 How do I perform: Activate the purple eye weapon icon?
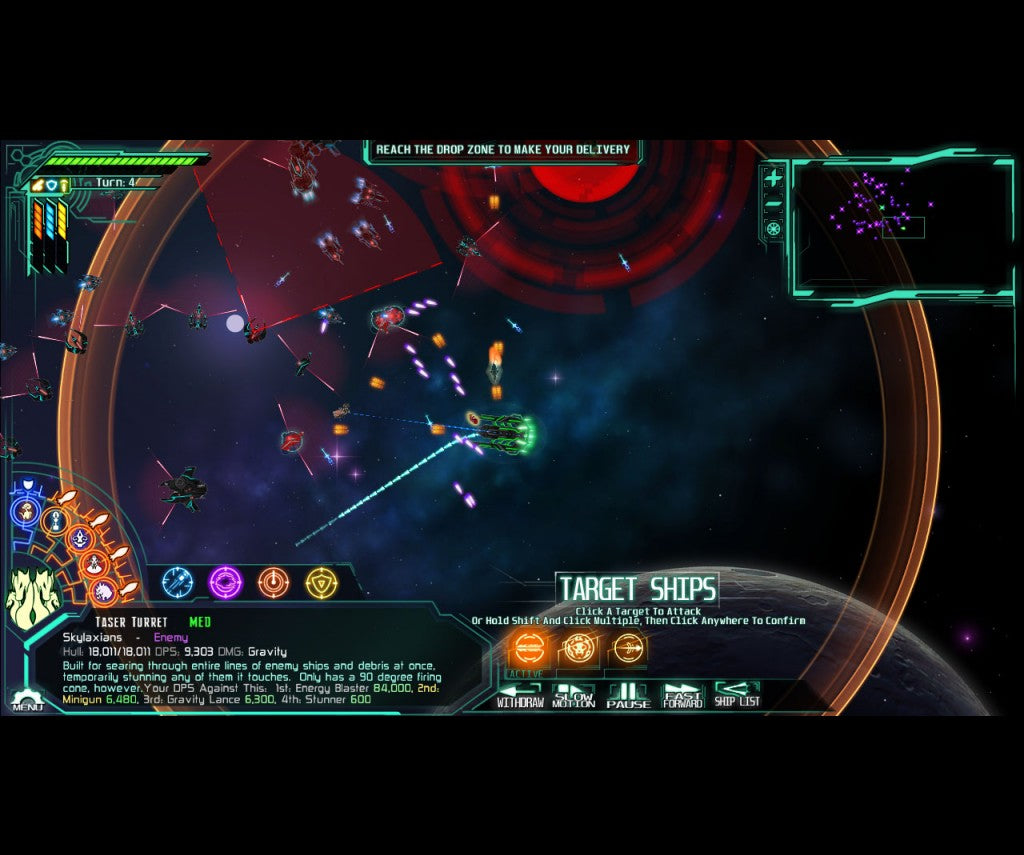225,581
